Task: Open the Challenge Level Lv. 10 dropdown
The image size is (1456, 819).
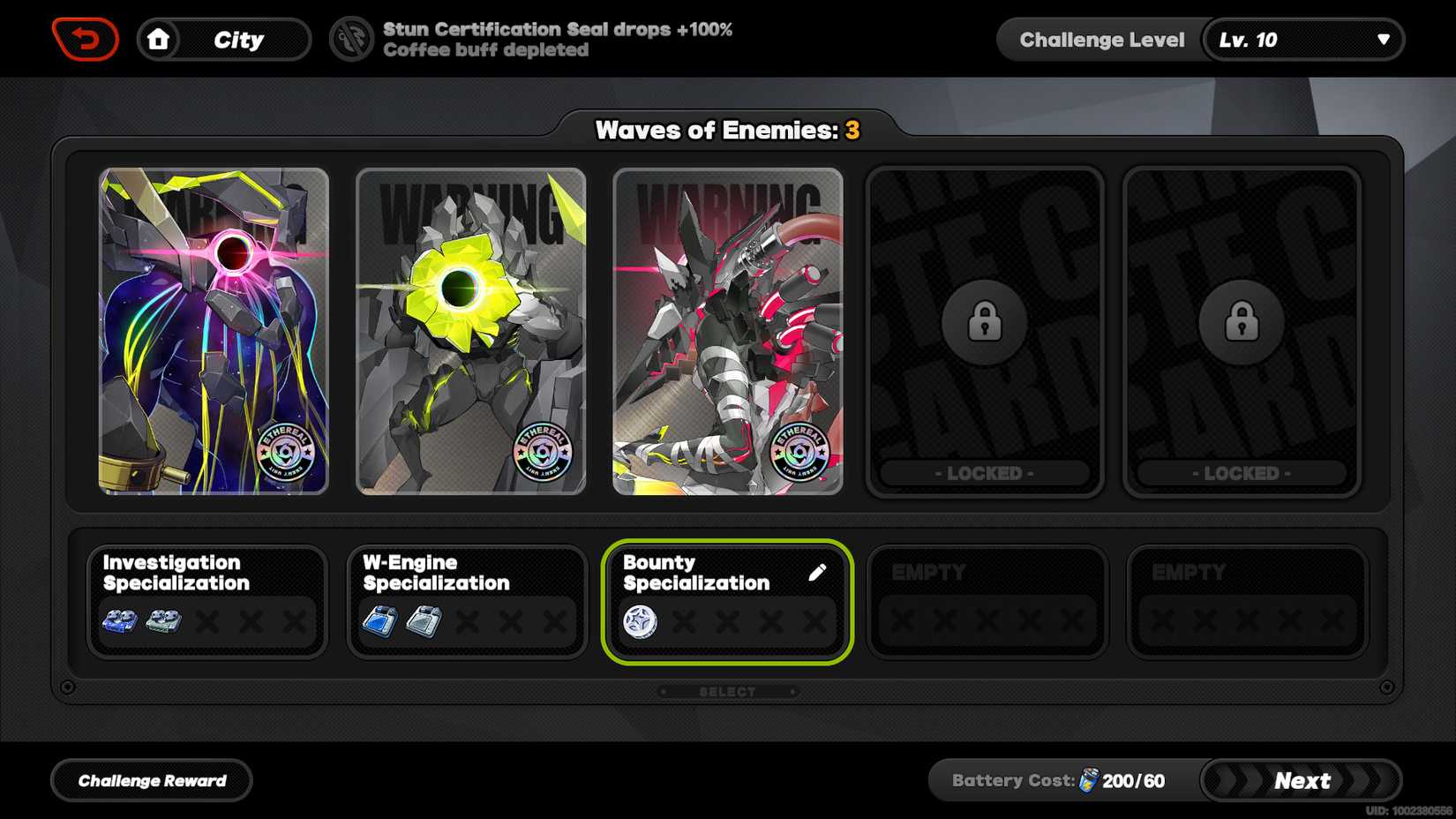Action: tap(1303, 39)
